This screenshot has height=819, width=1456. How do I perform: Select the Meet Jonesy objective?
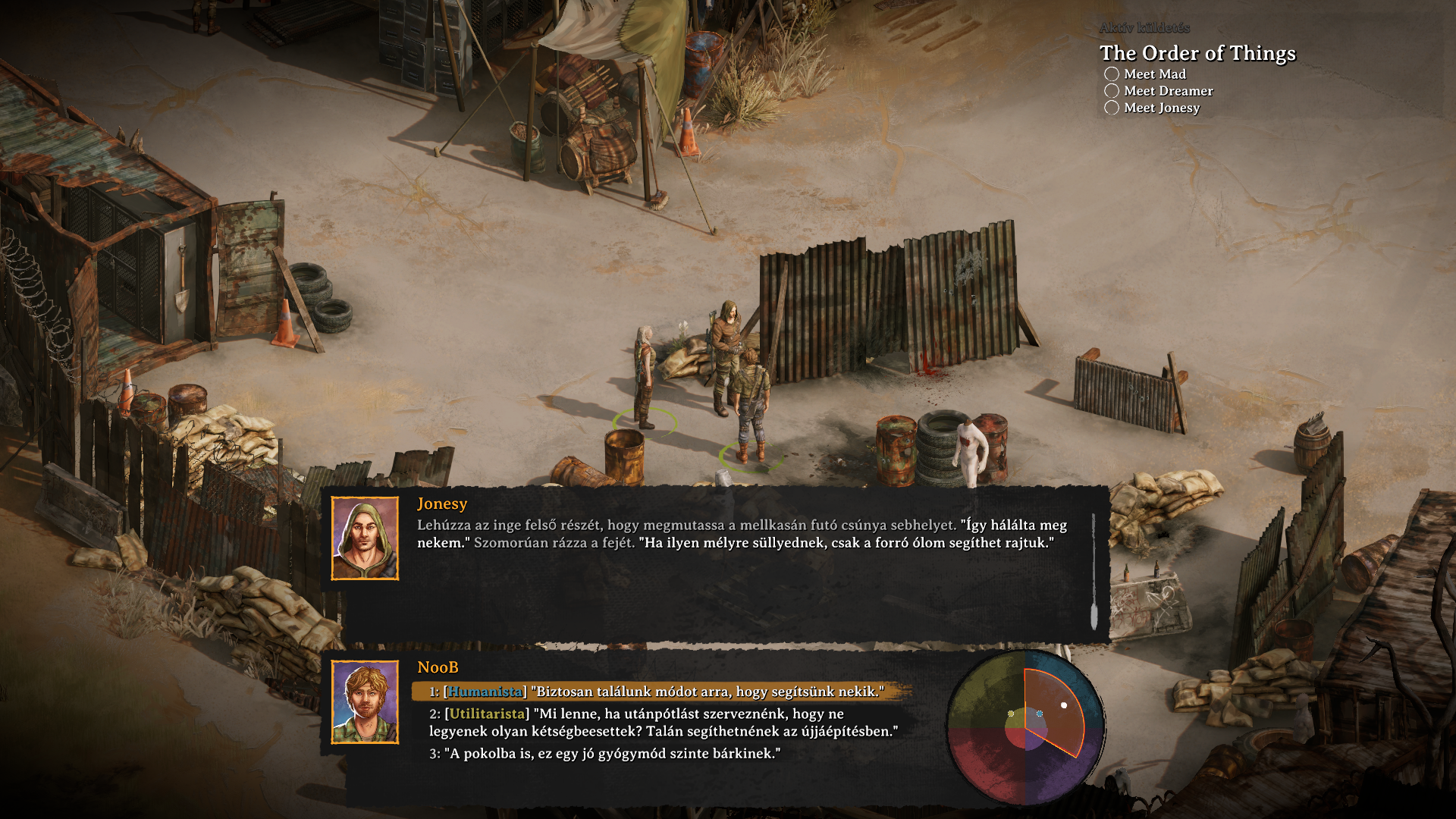click(x=1161, y=108)
